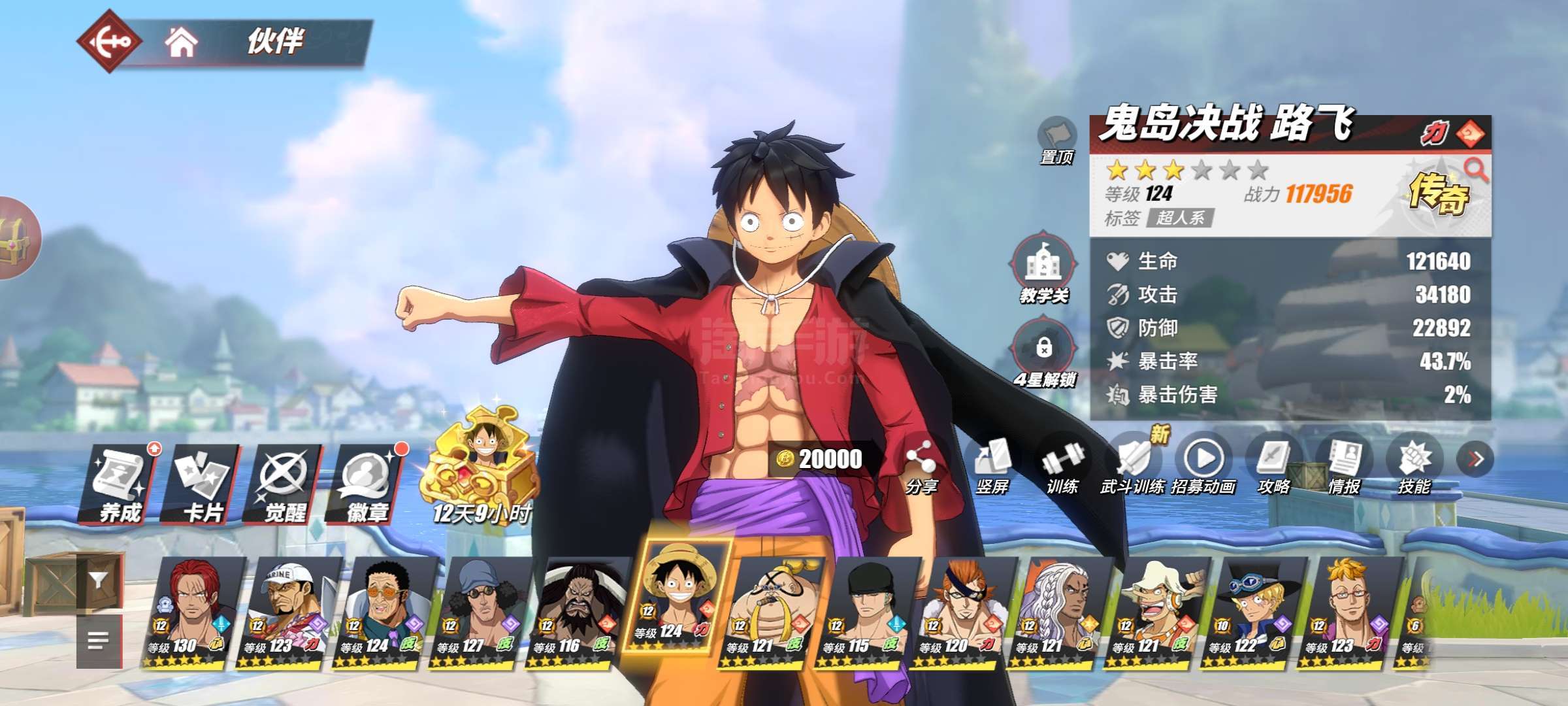Go back with the anchor arrow button
The image size is (1568, 706).
click(108, 42)
